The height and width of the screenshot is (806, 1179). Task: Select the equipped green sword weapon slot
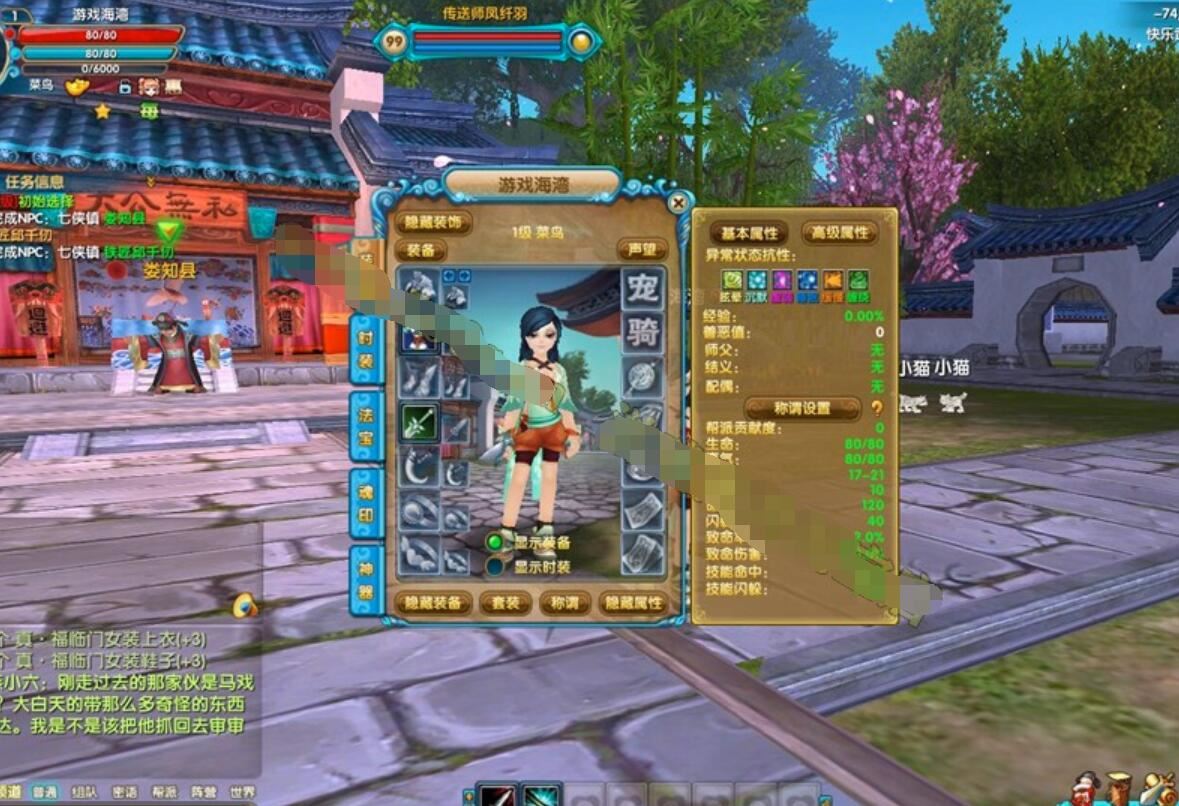coord(420,423)
